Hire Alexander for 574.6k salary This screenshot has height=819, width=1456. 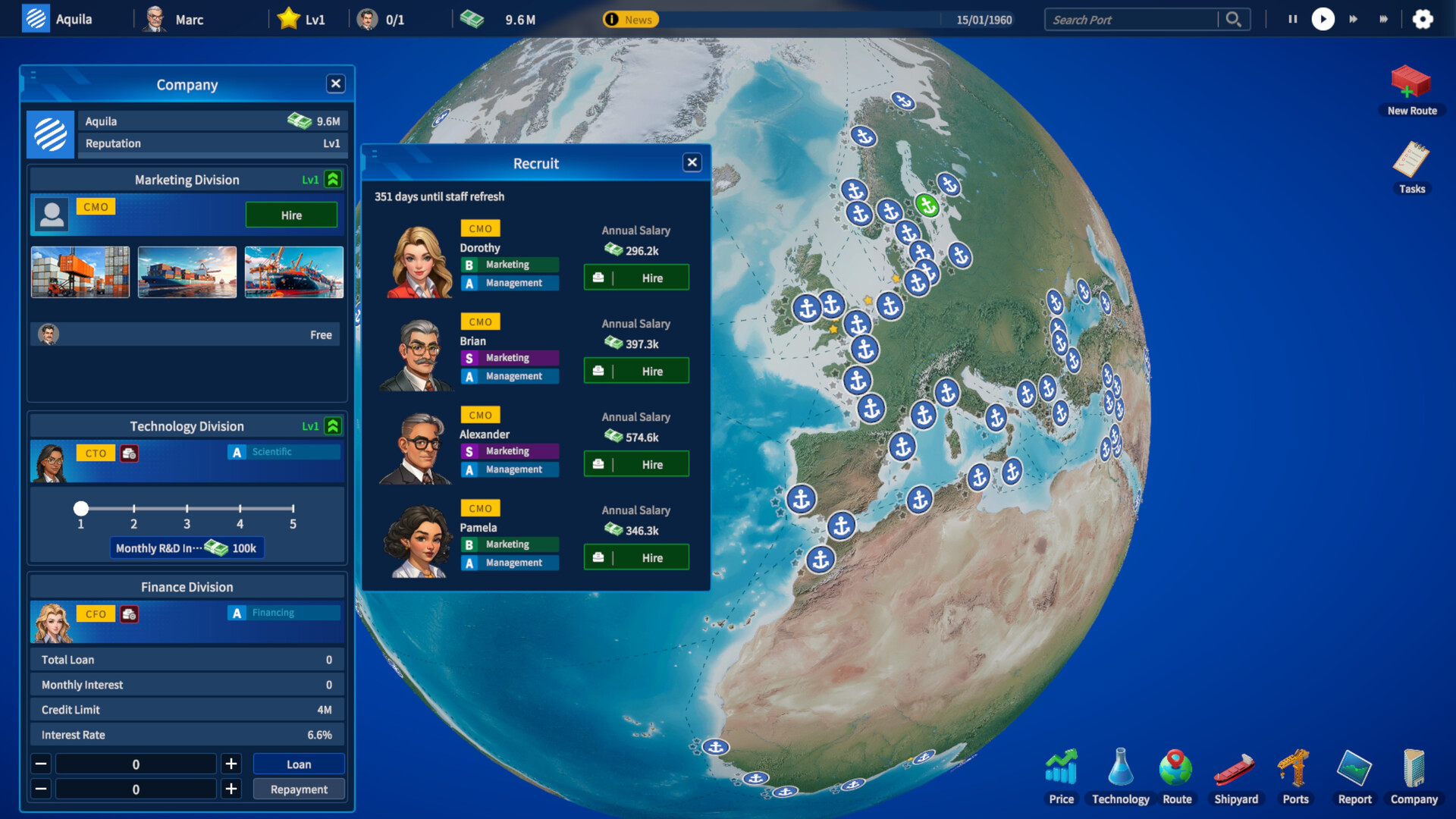[x=635, y=463]
